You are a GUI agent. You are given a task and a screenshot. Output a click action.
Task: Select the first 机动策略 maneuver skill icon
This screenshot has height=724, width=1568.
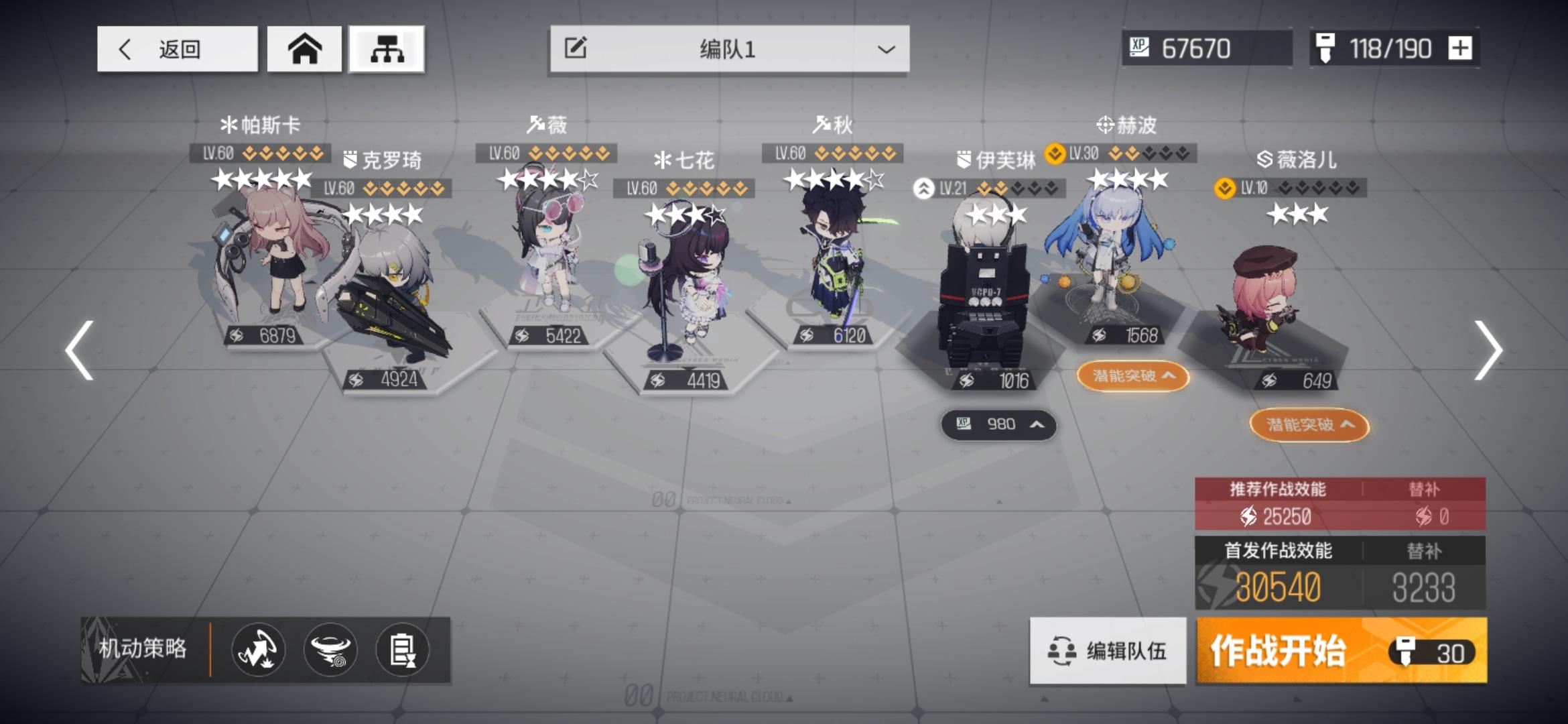257,650
